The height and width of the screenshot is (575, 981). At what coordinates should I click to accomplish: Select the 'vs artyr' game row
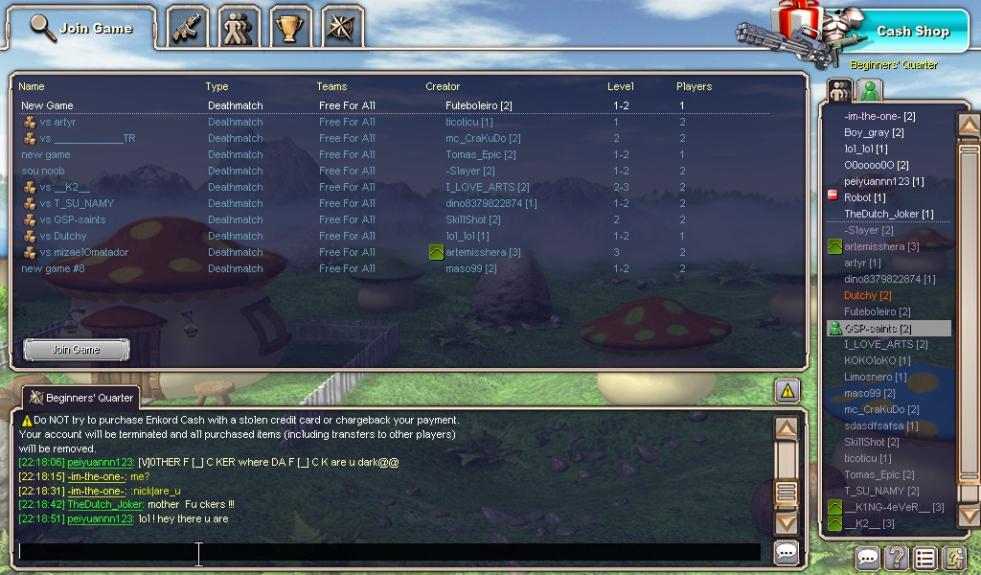click(x=56, y=122)
